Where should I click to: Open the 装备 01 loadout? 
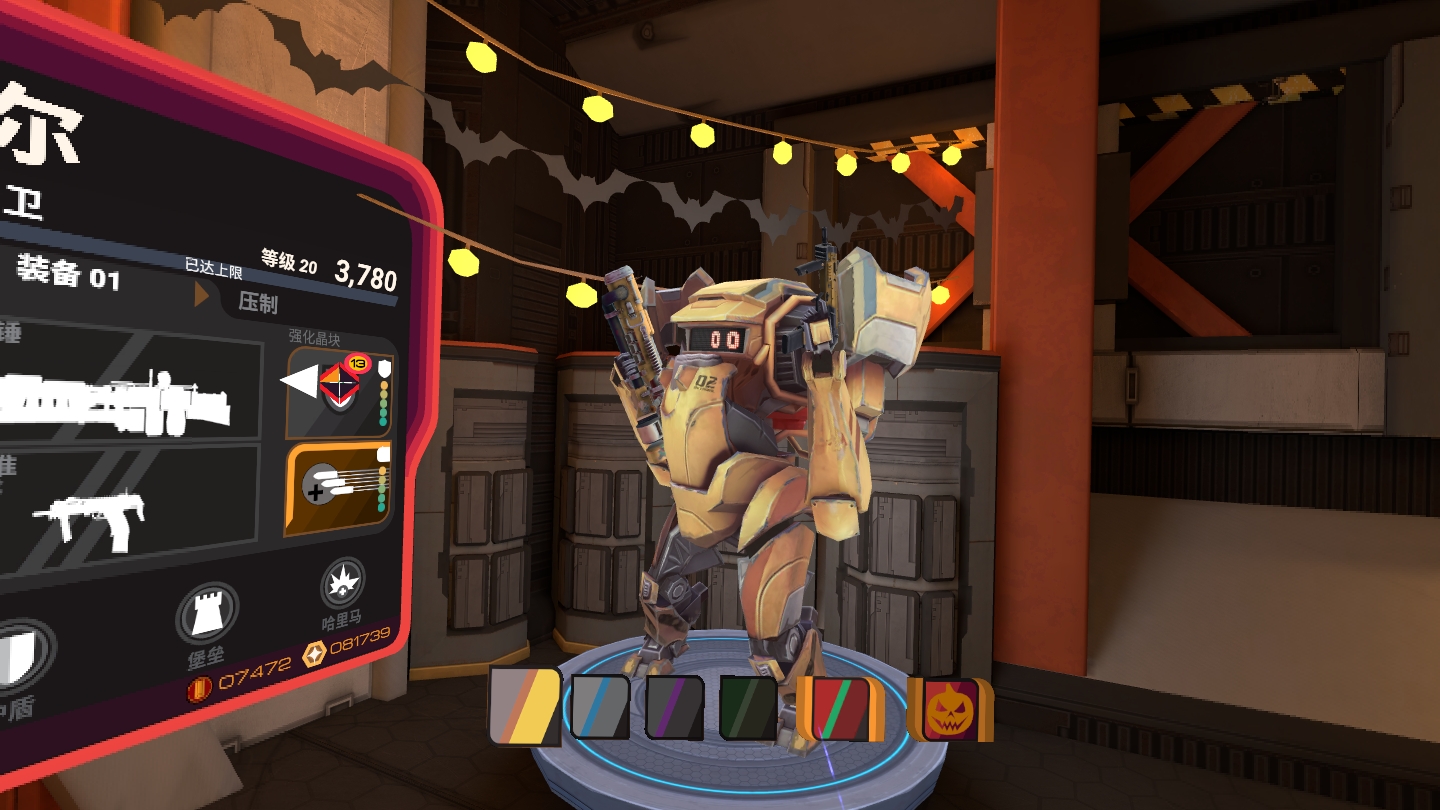click(x=68, y=272)
